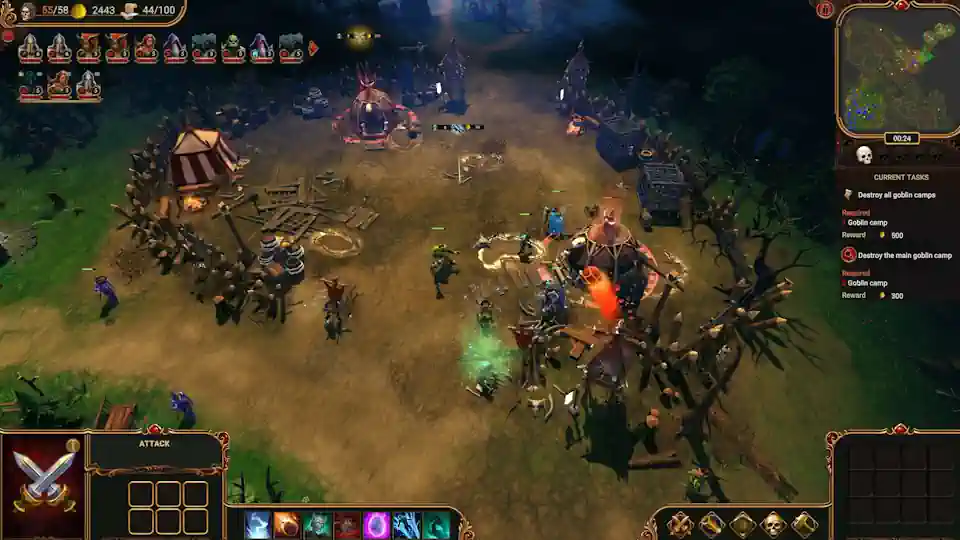Click the round red button above the minimap
Screen dimensions: 960x540
pos(825,10)
